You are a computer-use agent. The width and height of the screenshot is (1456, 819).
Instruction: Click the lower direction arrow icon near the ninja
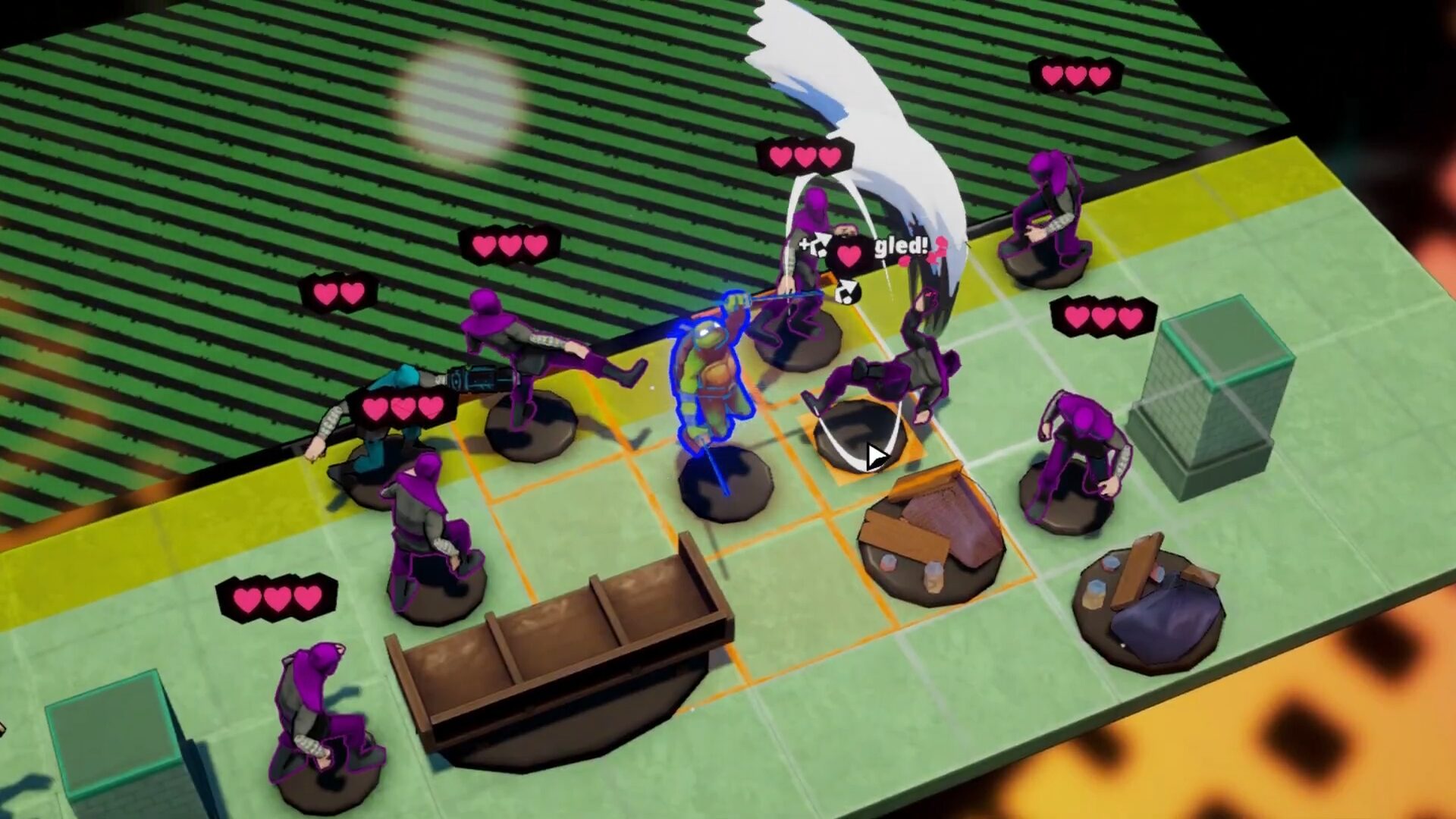tap(847, 293)
